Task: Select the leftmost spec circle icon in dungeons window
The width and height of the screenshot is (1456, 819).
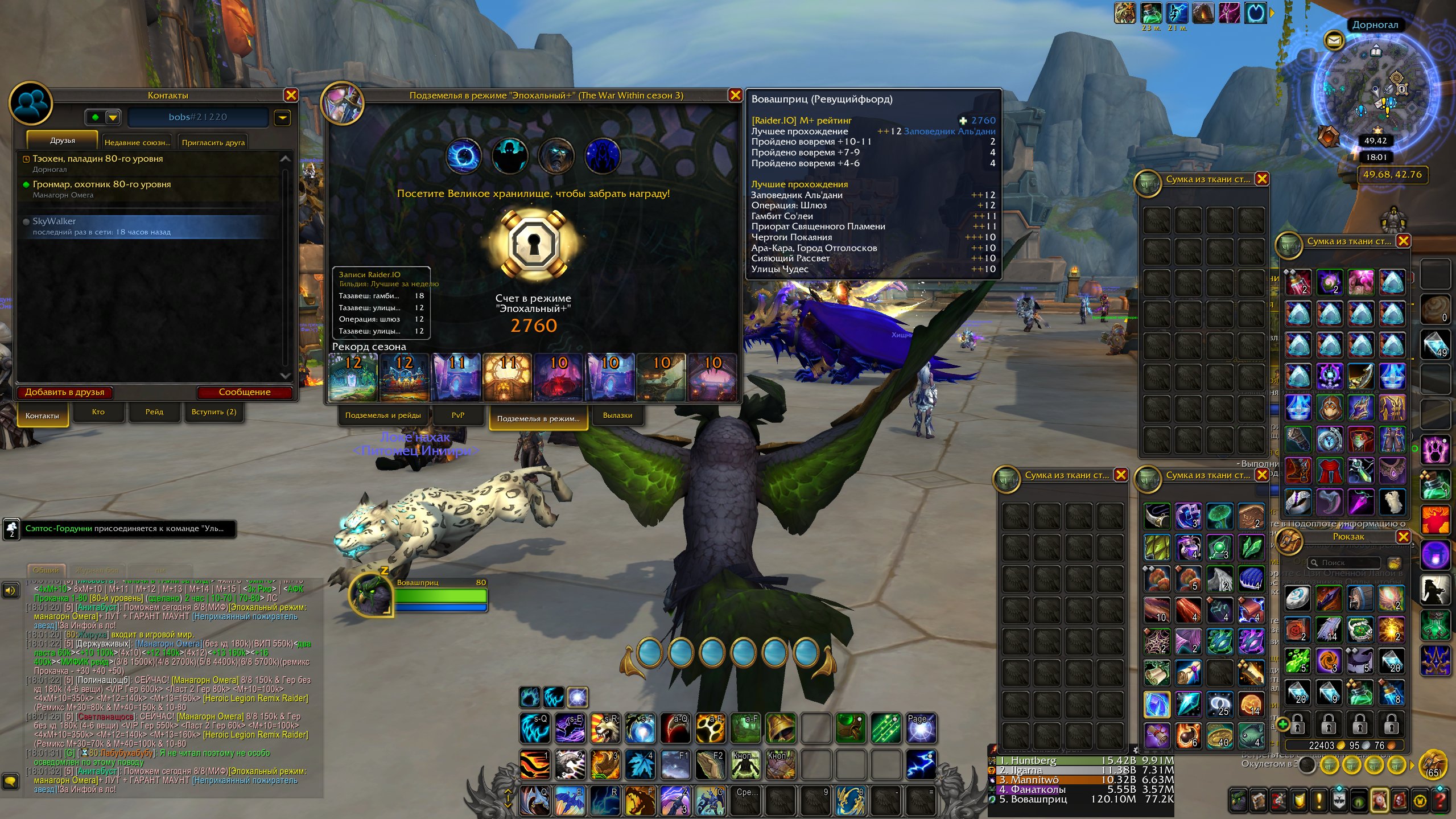Action: 465,155
